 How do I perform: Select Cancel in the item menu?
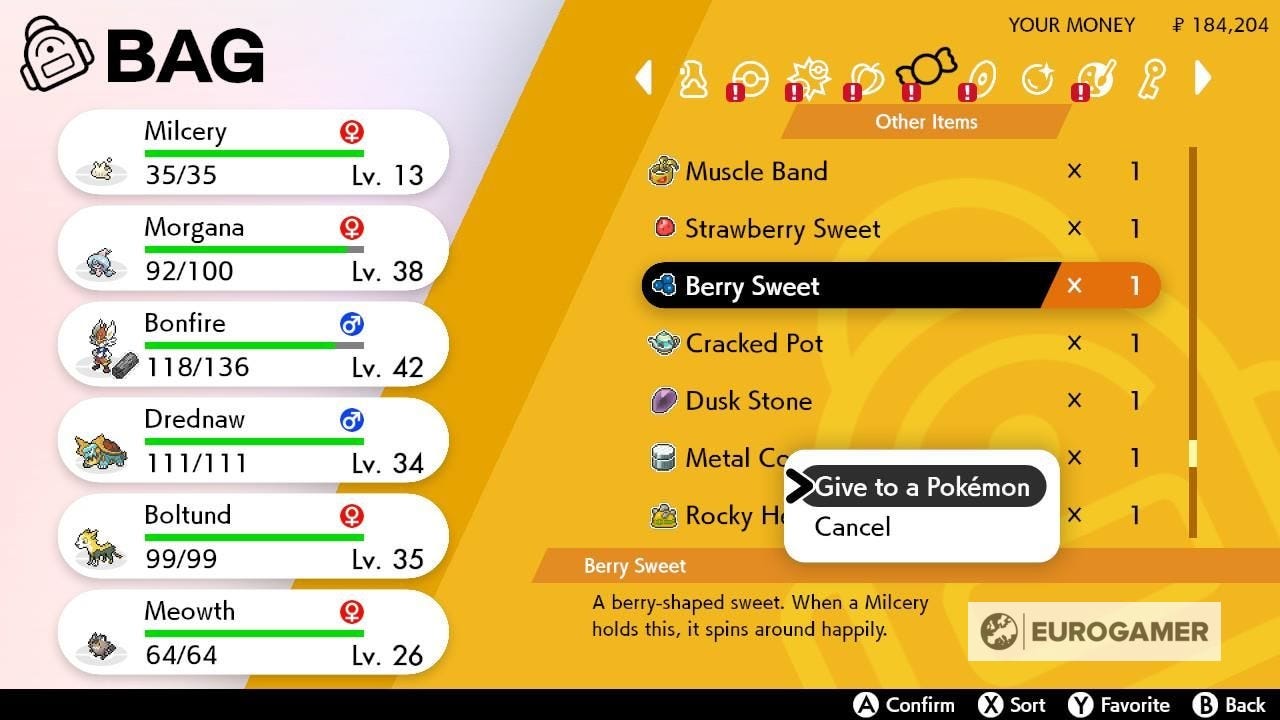[x=851, y=527]
